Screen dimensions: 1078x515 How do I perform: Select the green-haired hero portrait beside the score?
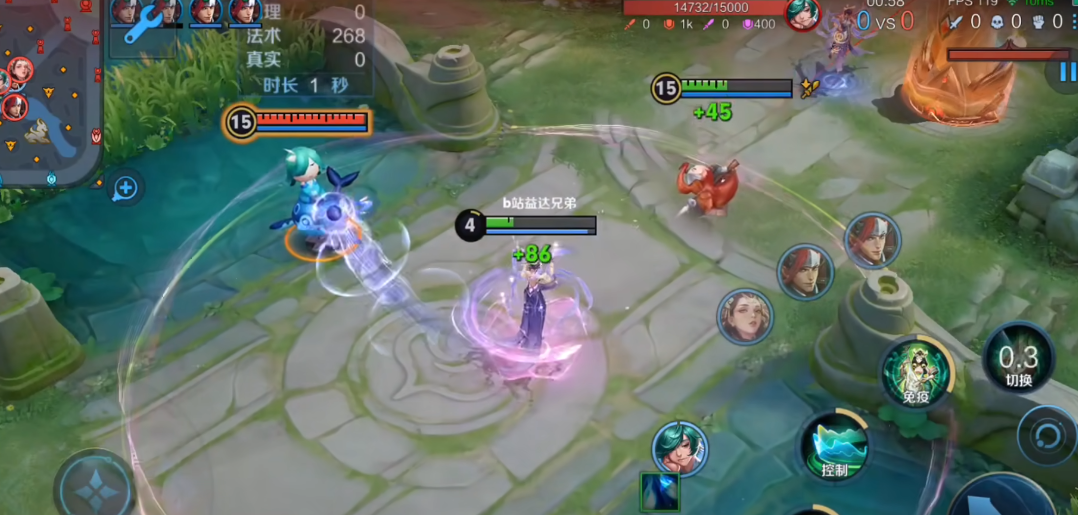tap(803, 14)
